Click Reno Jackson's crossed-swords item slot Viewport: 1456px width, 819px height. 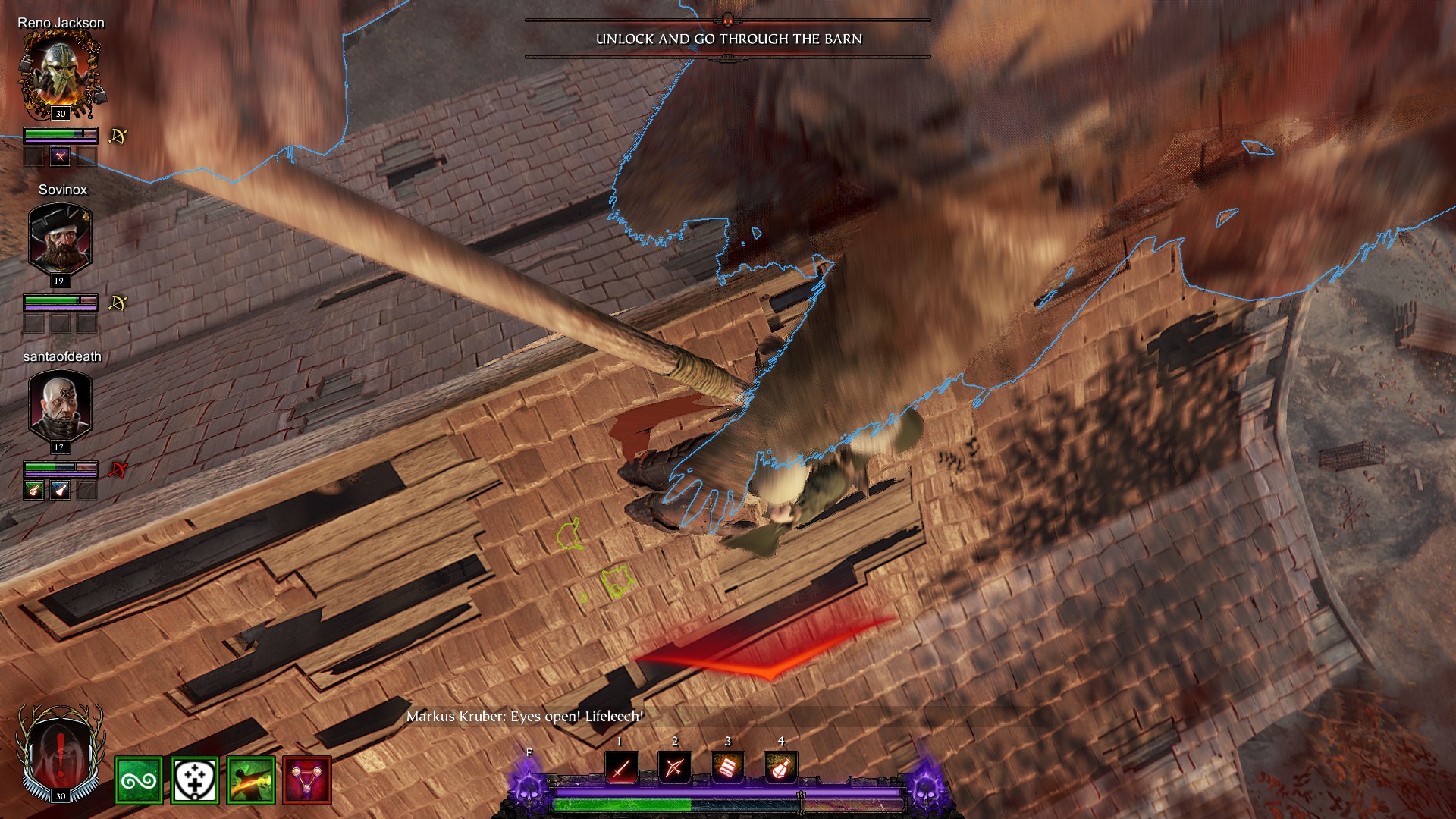[60, 157]
